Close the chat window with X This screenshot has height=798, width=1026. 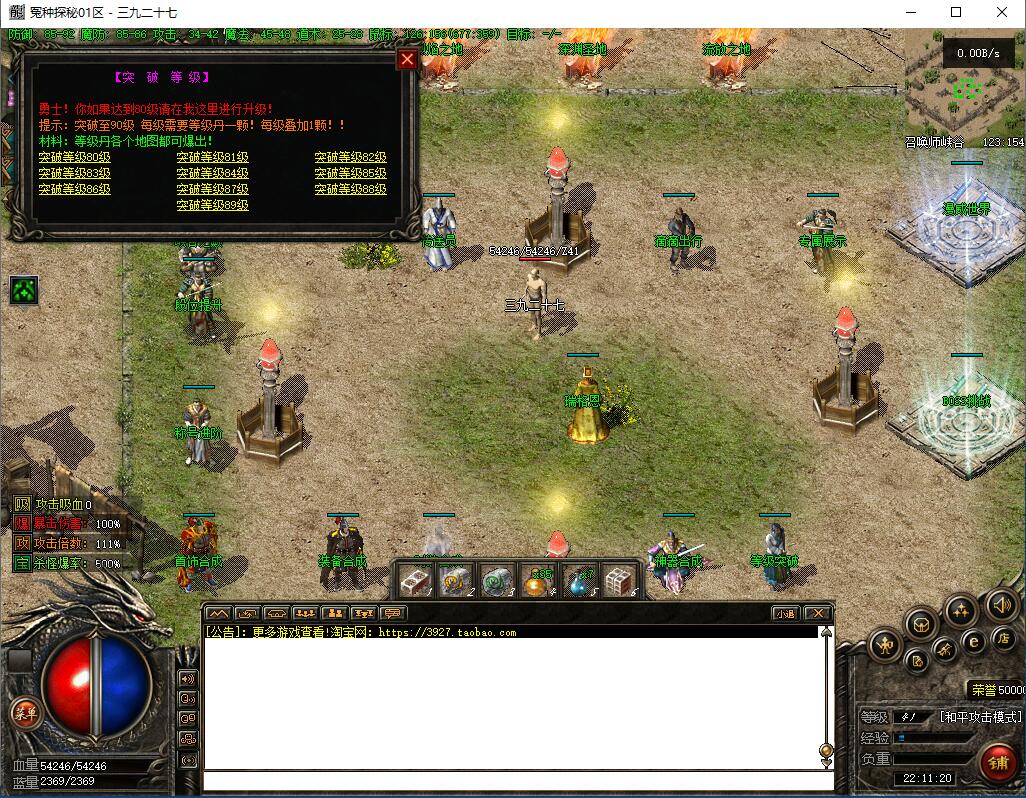[817, 613]
